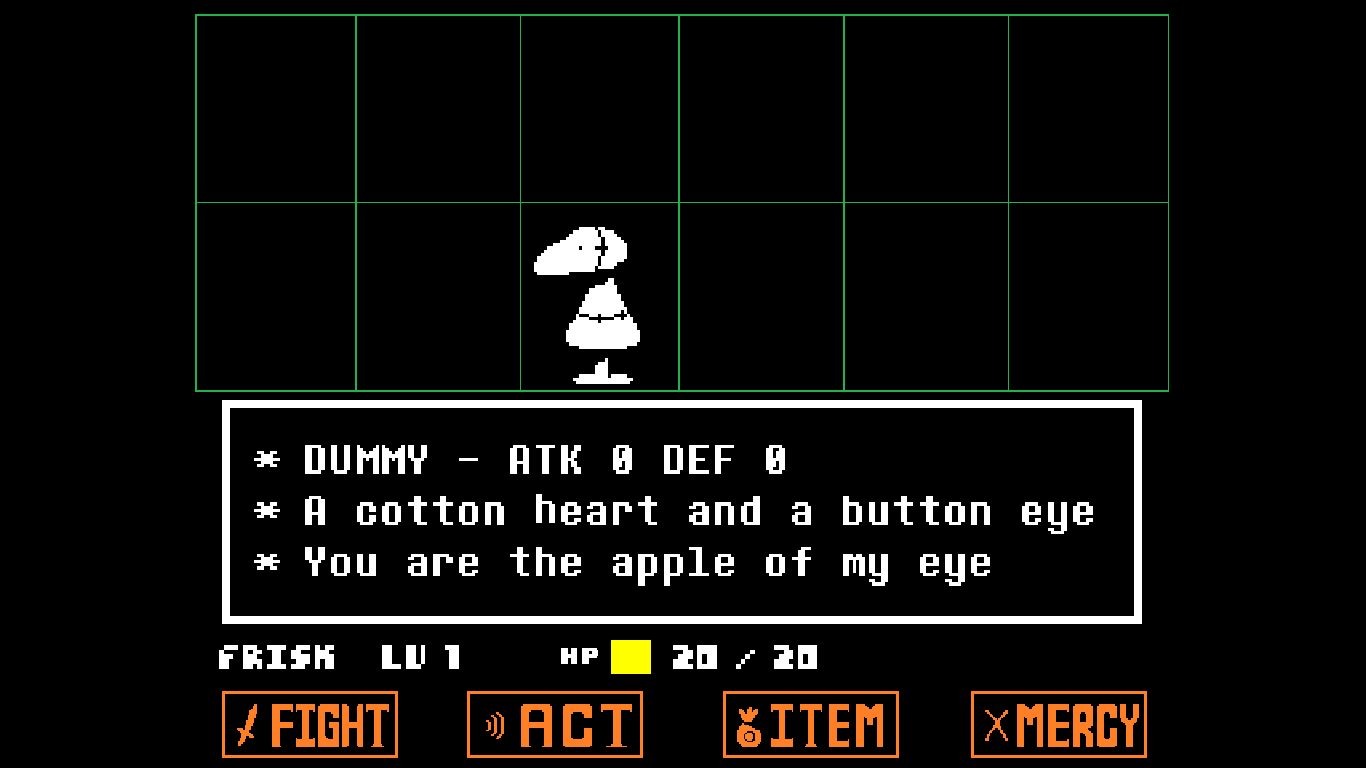1366x768 pixels.
Task: Click the 20 / 20 health counter
Action: pyautogui.click(x=742, y=658)
